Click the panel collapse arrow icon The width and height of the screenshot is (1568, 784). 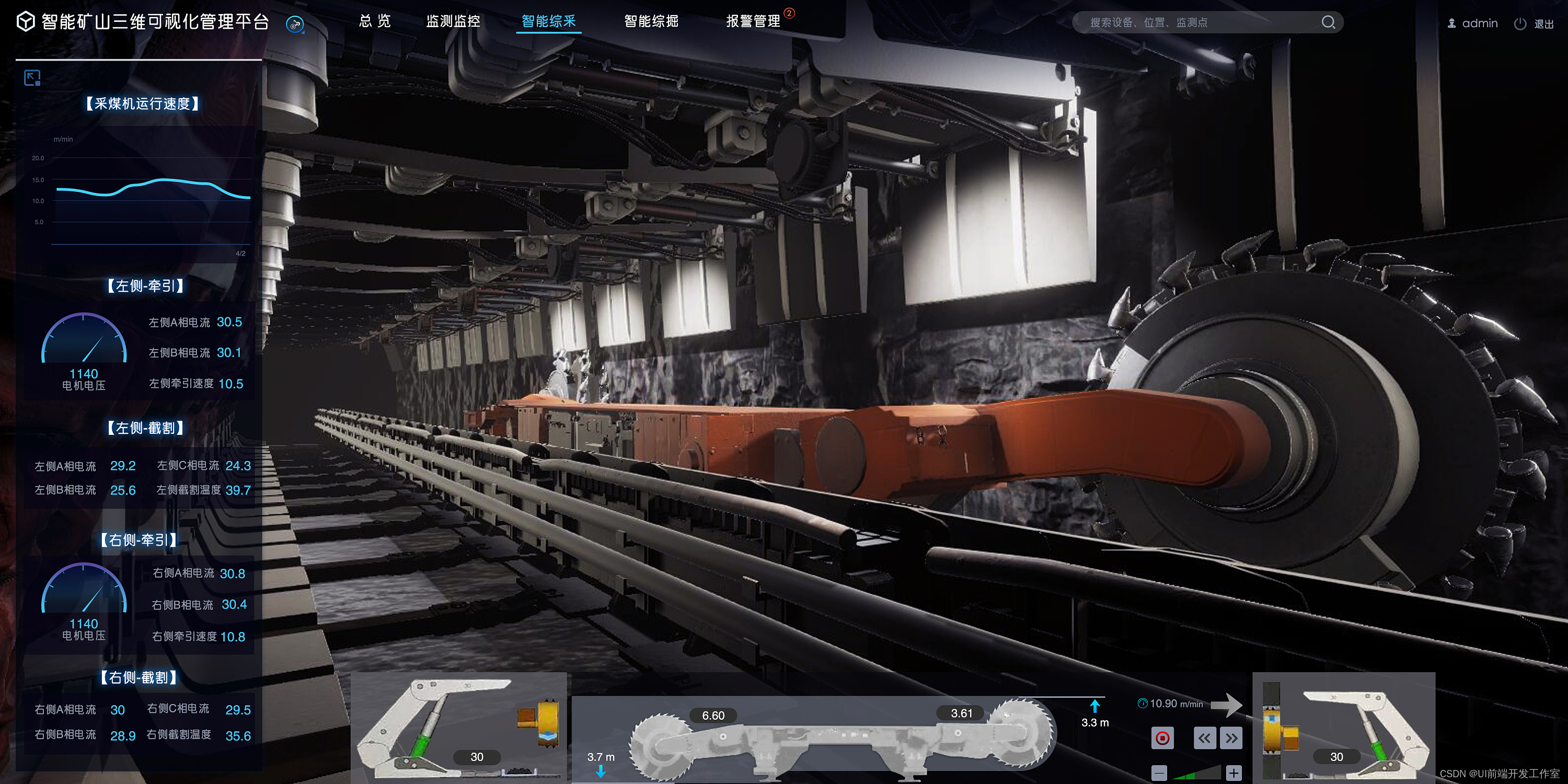[x=32, y=78]
